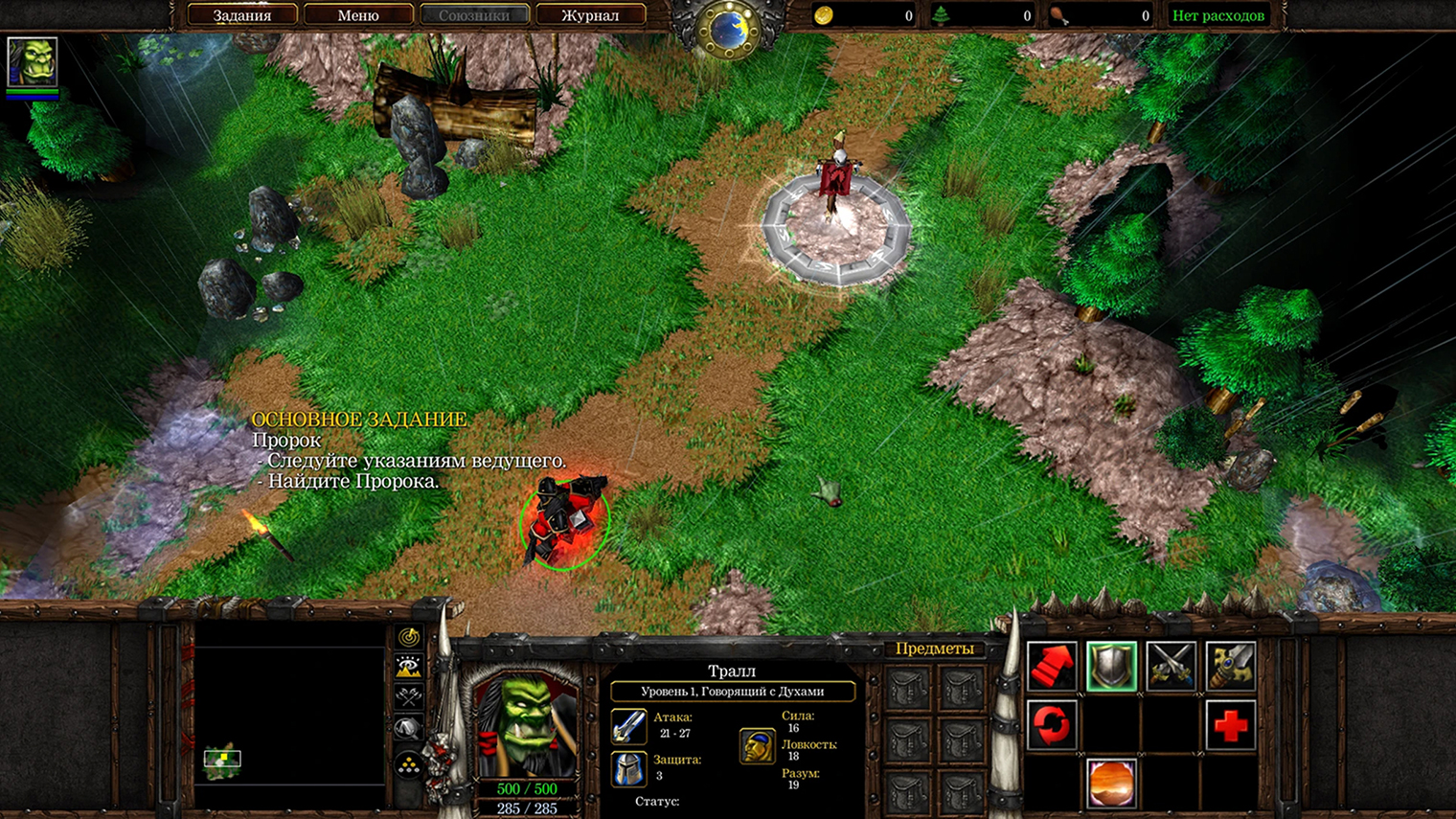This screenshot has height=819, width=1456.
Task: Select the Attack command (crossed swords)
Action: [1171, 668]
